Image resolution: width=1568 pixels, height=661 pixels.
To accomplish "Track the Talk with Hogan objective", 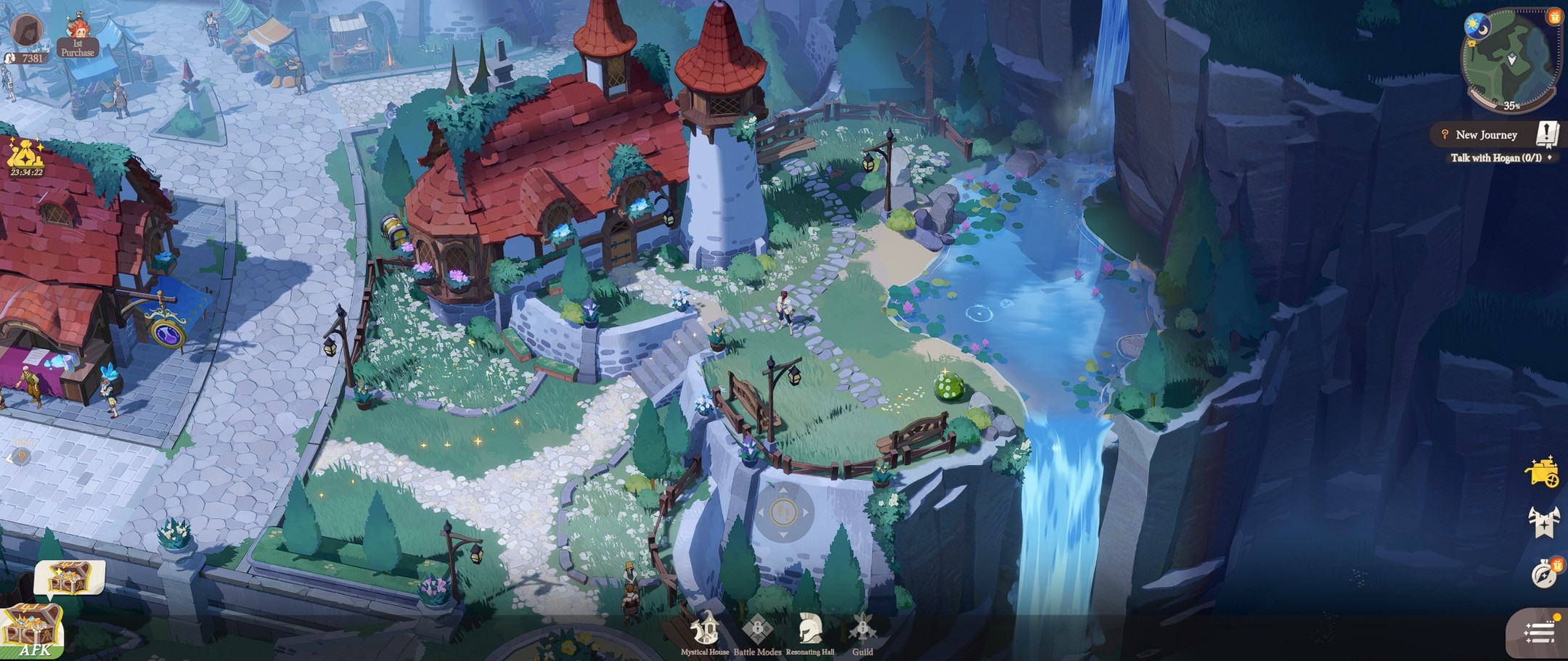I will pos(1495,157).
